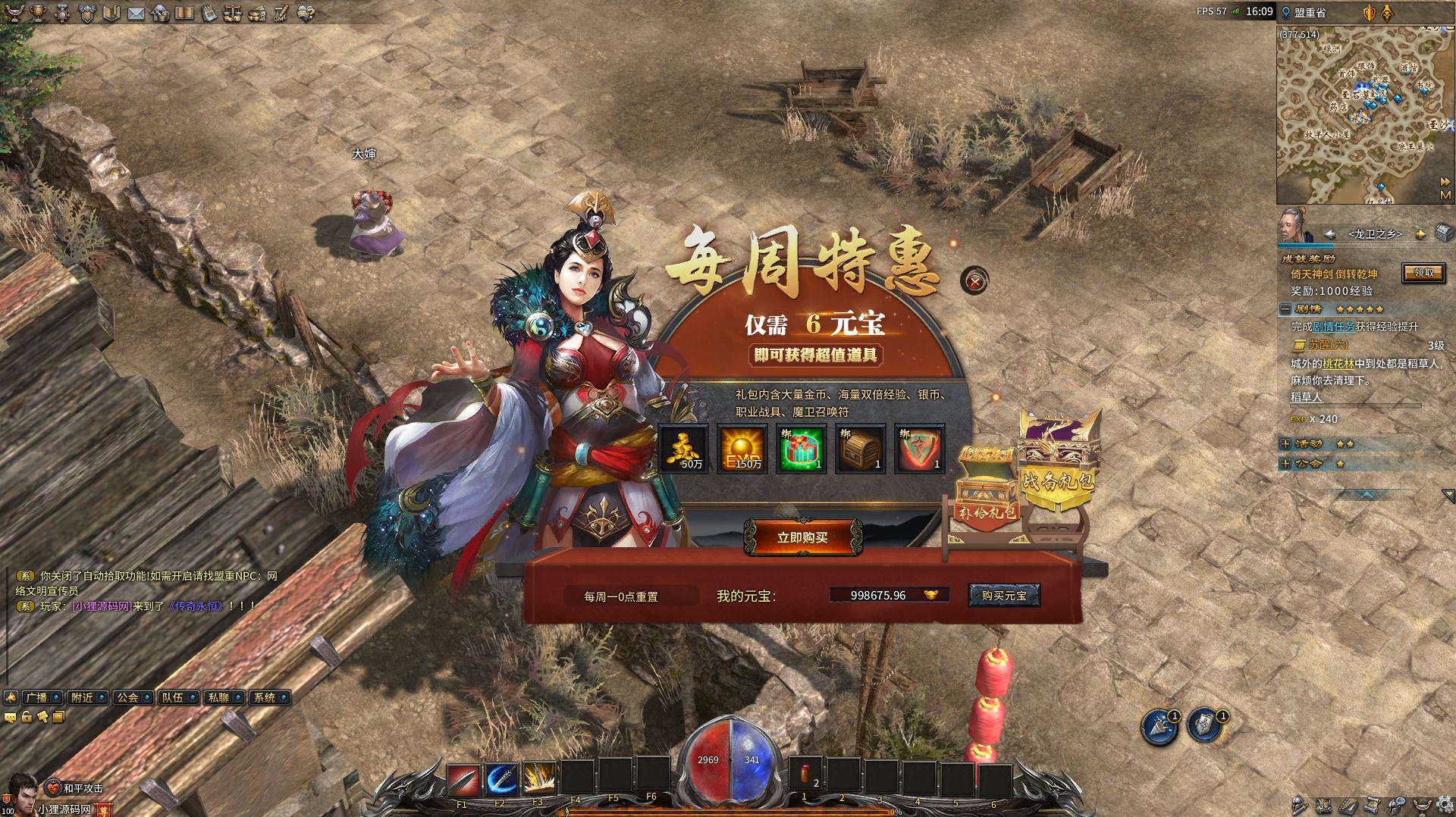Click 立即购买 to buy the weekly deal
The width and height of the screenshot is (1456, 817).
pyautogui.click(x=802, y=537)
